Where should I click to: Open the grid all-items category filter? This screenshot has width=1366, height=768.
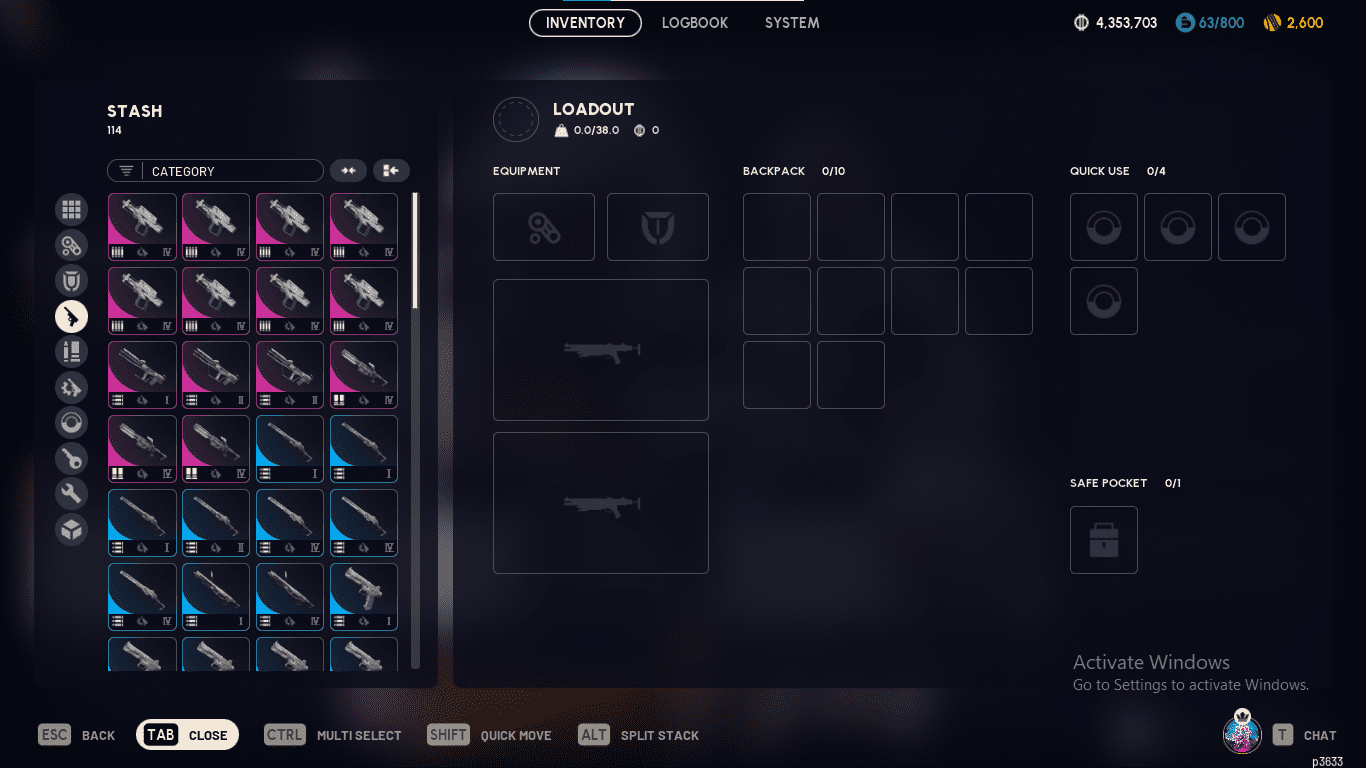(71, 210)
